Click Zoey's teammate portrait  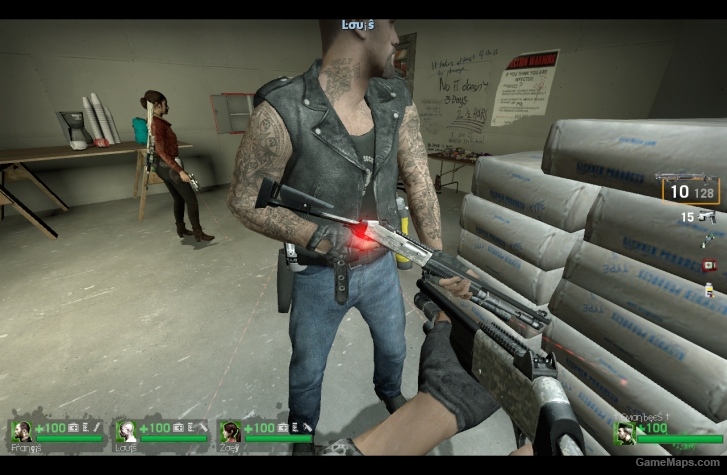pos(231,432)
